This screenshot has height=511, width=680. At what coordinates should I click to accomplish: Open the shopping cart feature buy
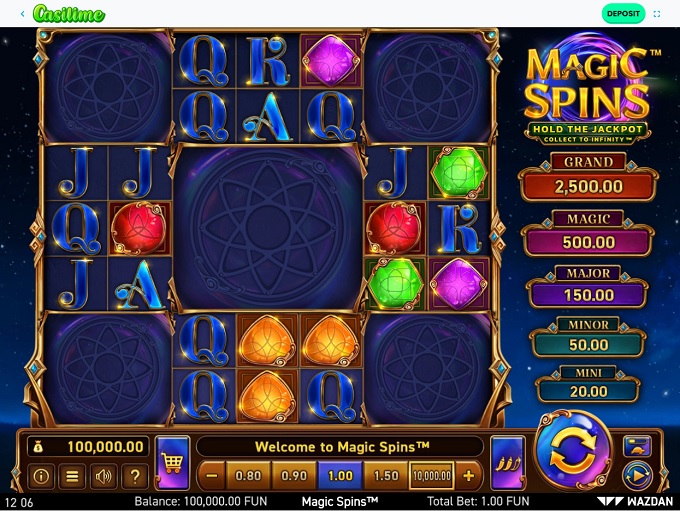(172, 463)
